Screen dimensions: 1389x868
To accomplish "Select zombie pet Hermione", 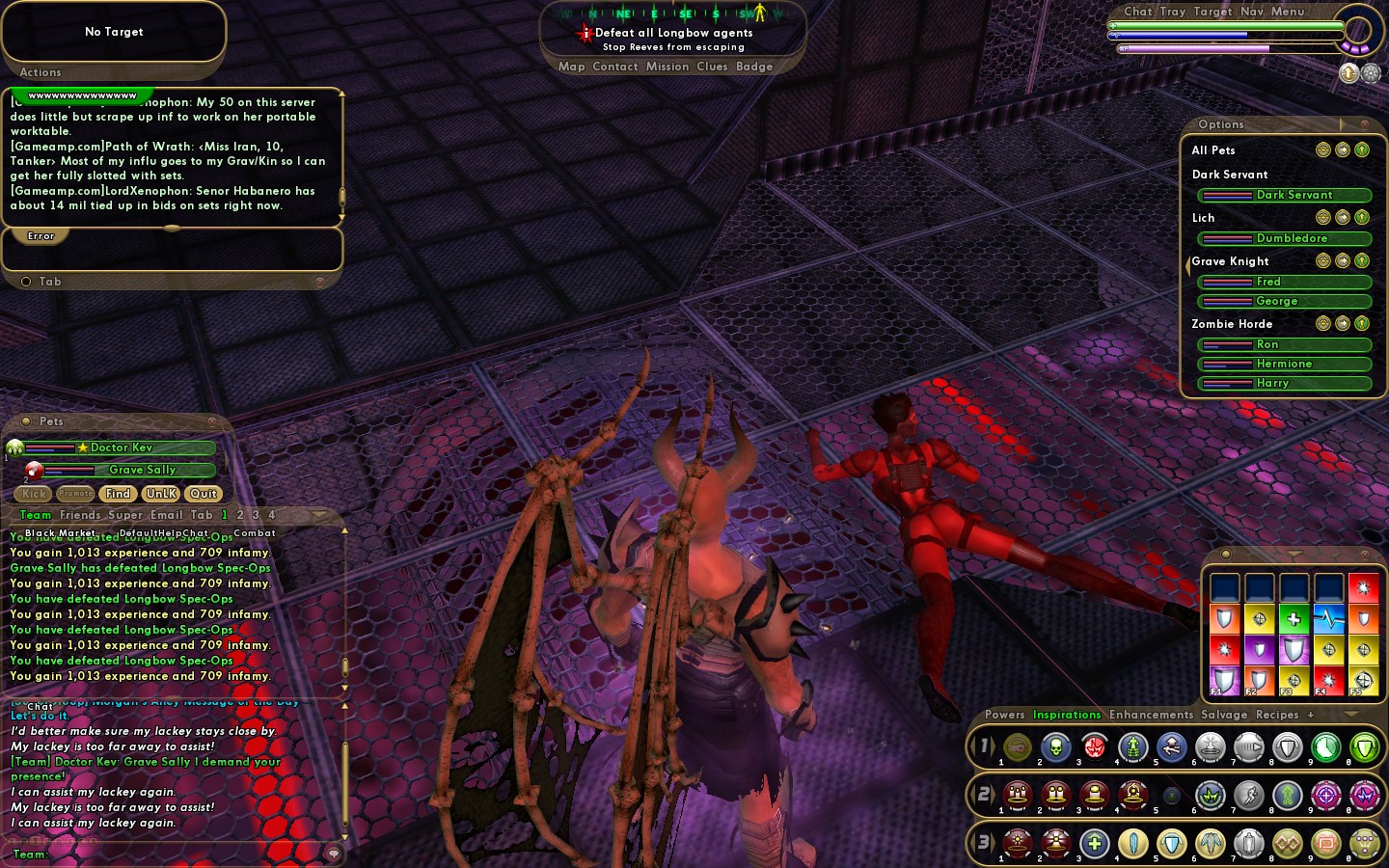I will [x=1284, y=364].
